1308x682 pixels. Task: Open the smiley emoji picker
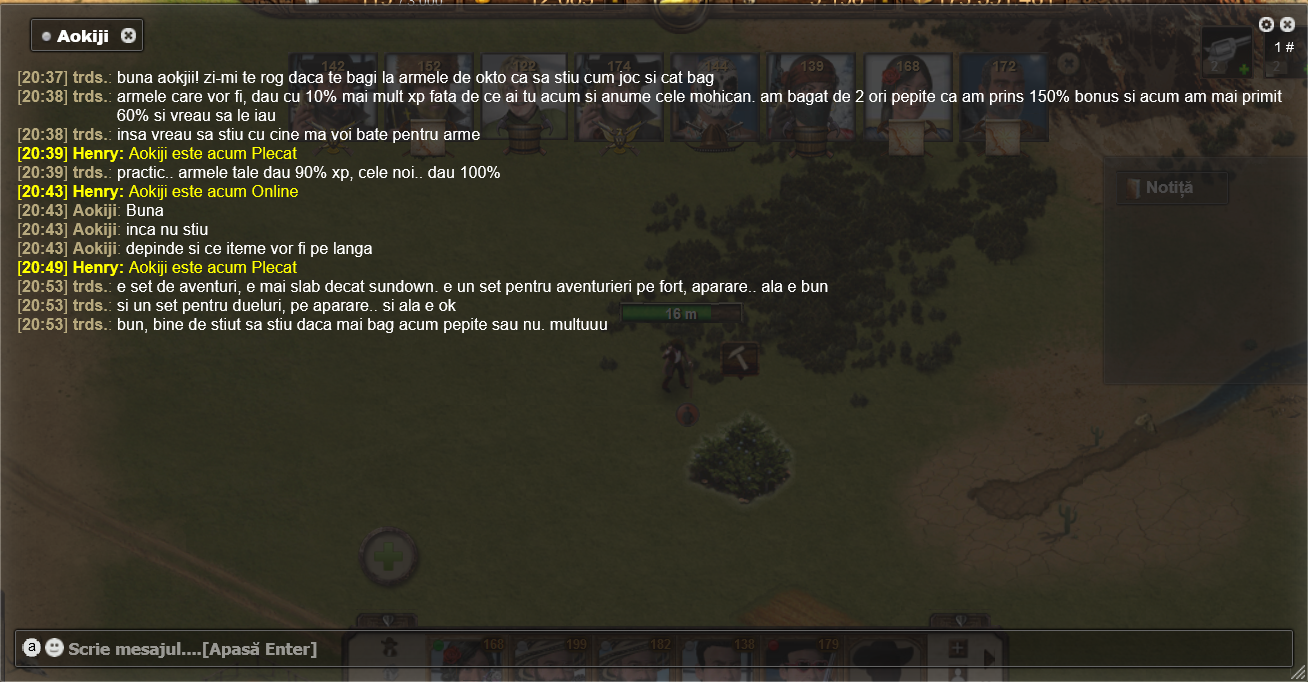pyautogui.click(x=54, y=648)
